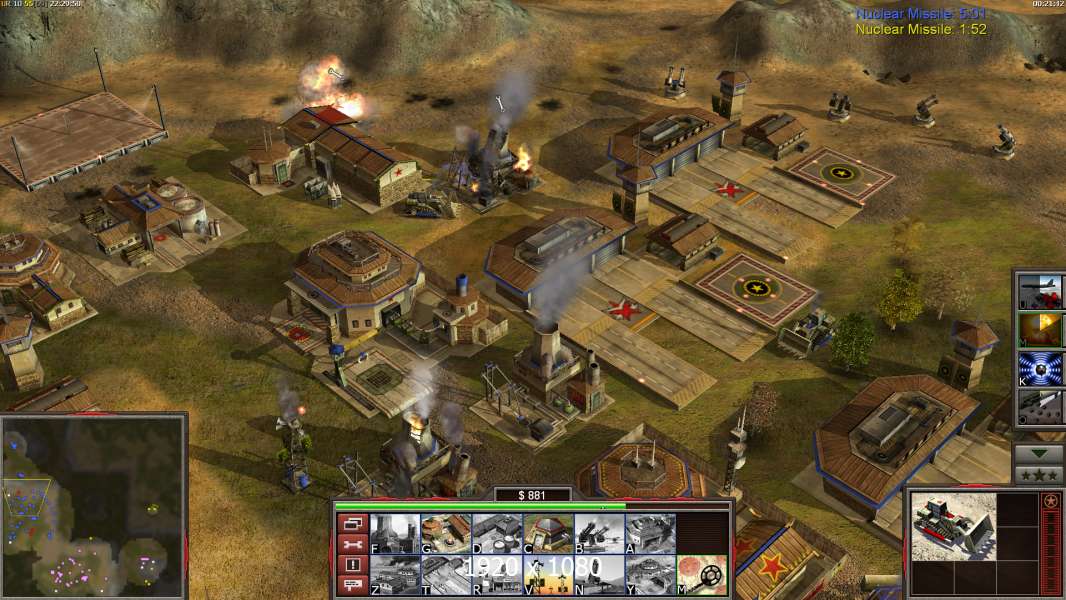Open the three-star general promotions button
Screen dimensions: 1066x600
1039,474
